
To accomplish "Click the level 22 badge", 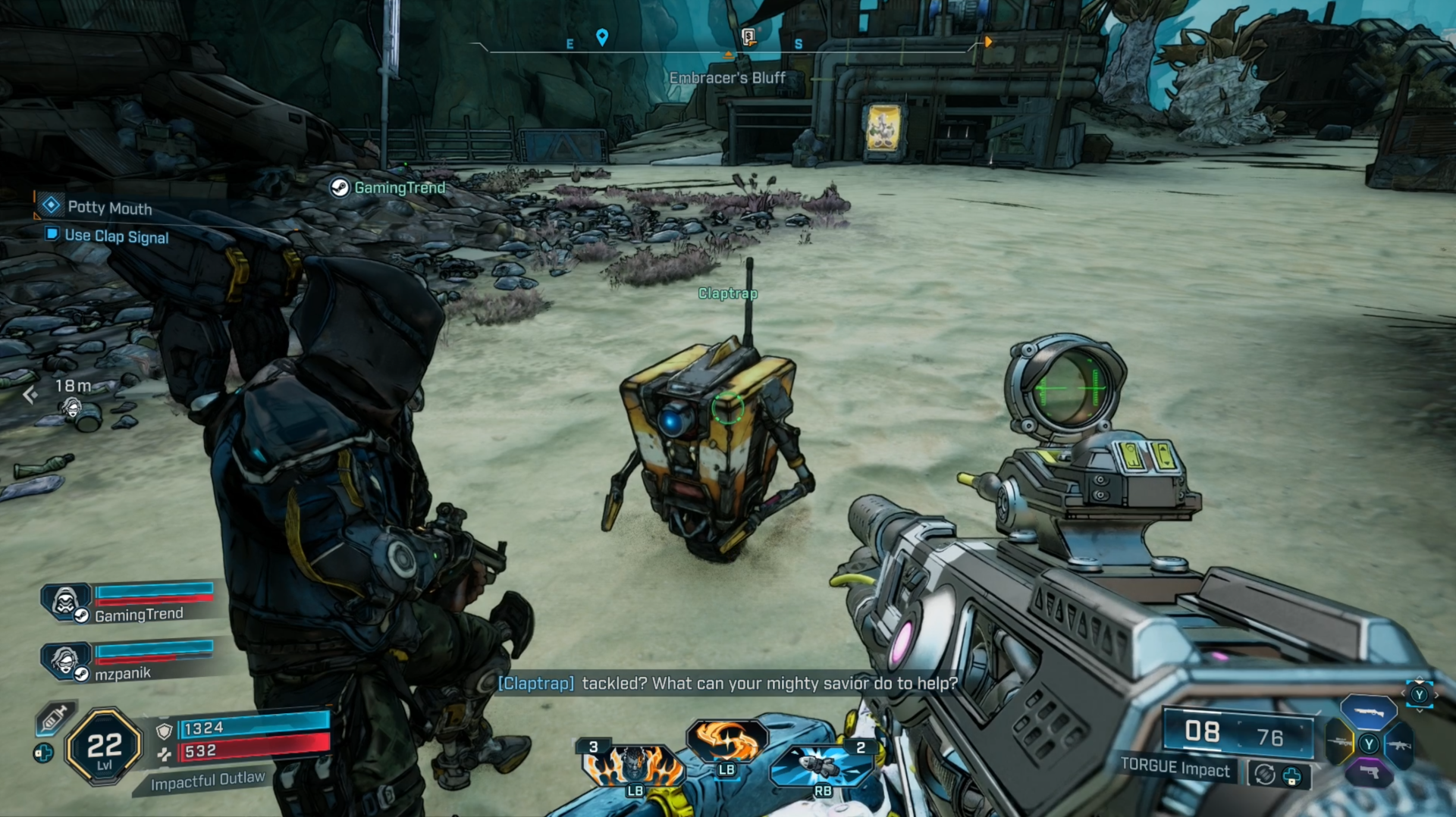I will coord(104,747).
